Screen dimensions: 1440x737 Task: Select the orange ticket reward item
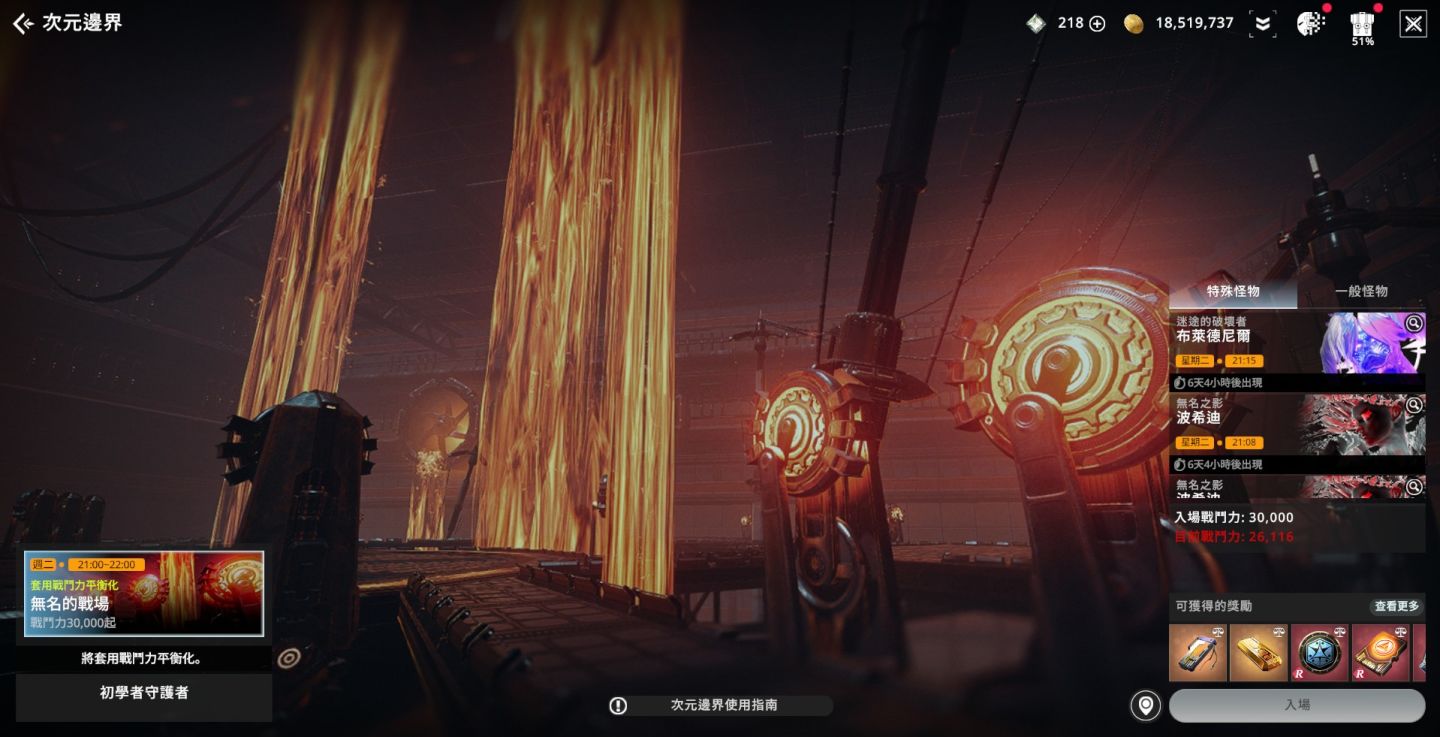pos(1380,653)
